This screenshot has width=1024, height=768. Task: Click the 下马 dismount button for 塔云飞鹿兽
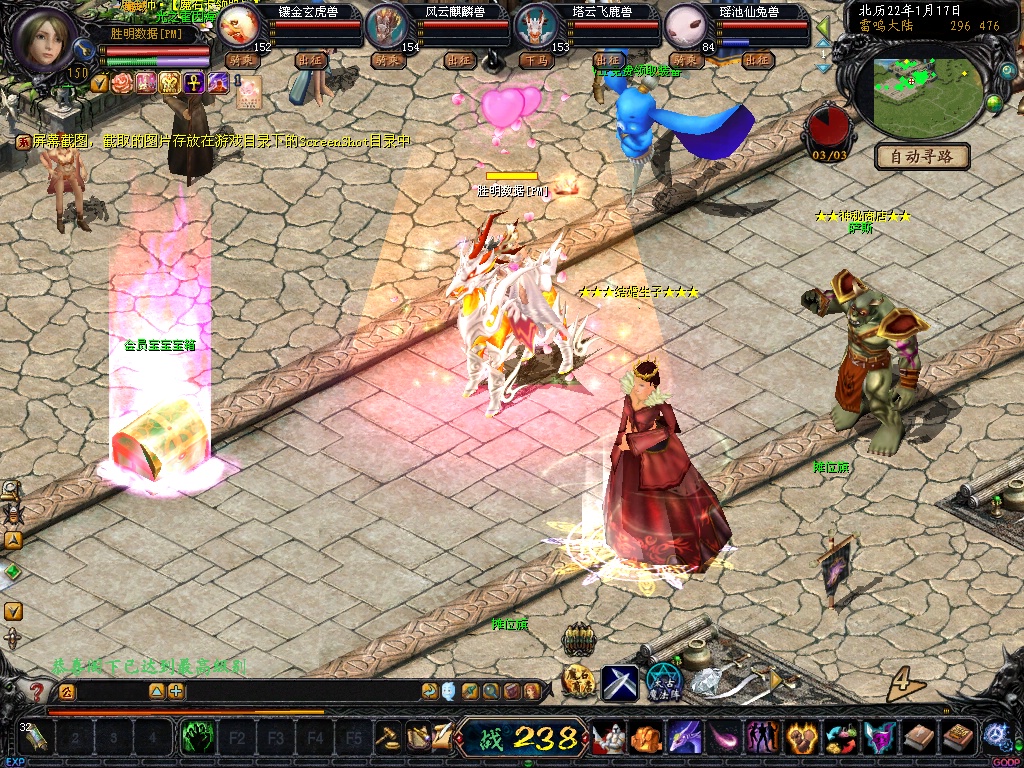pos(535,61)
